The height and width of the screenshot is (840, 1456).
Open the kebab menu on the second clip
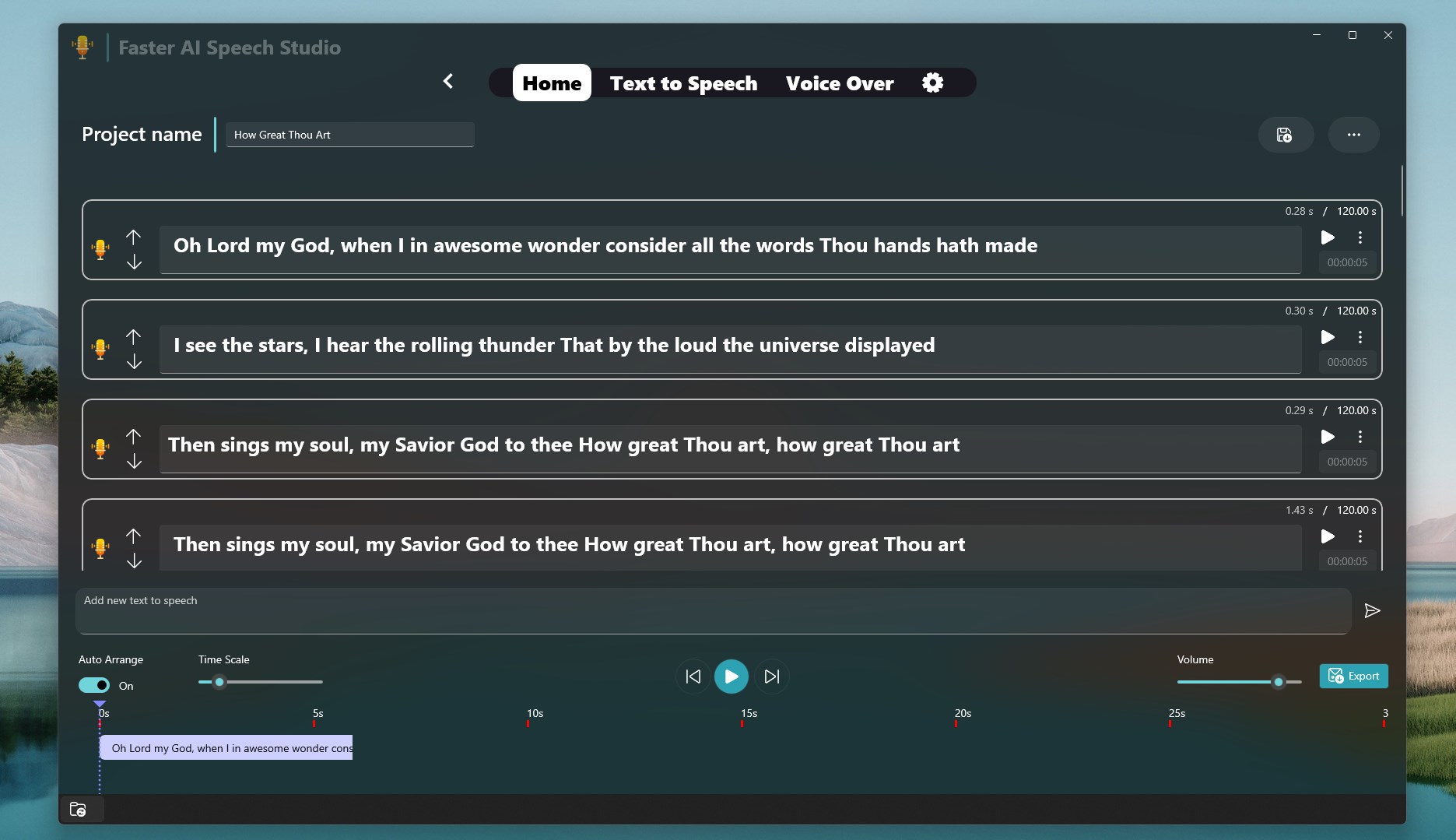tap(1361, 337)
